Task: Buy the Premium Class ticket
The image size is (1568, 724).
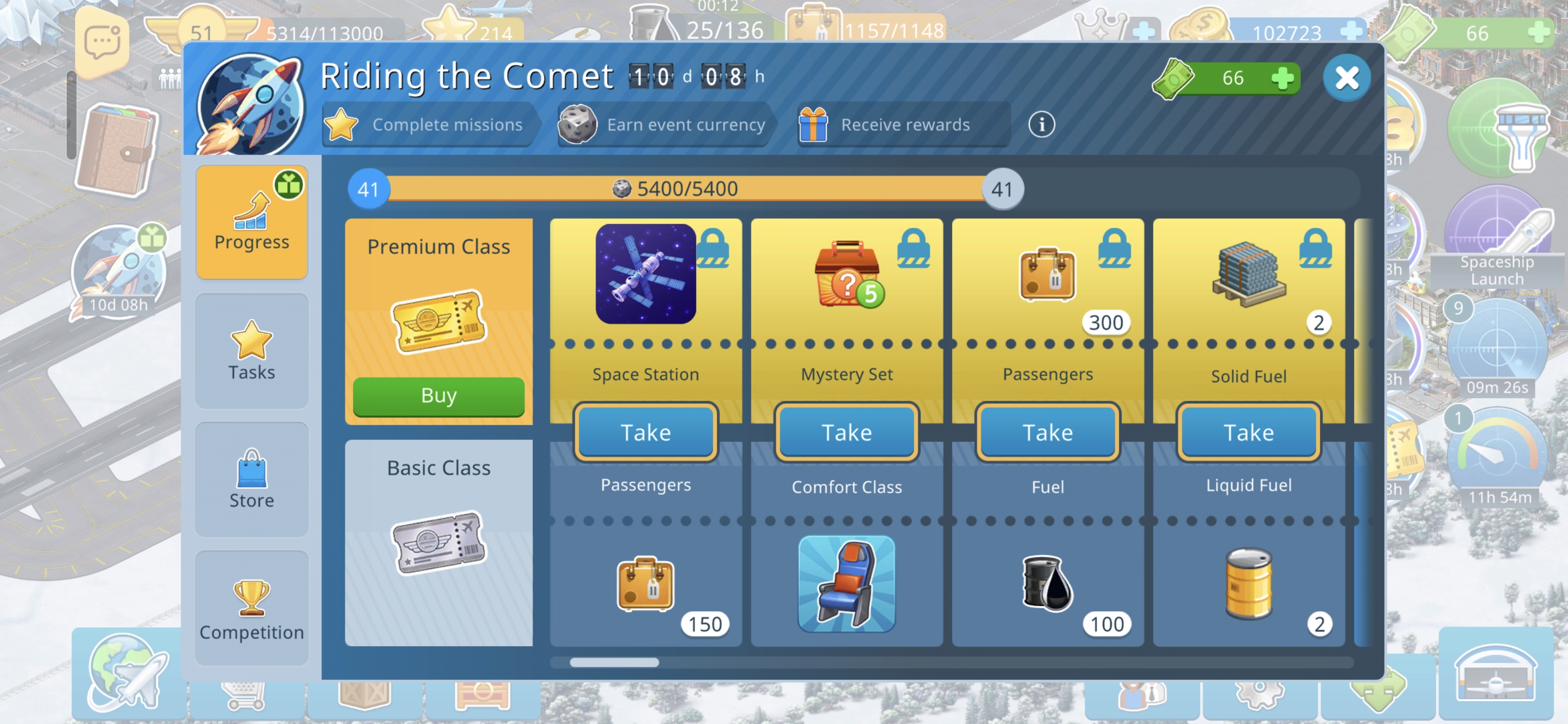Action: point(438,396)
